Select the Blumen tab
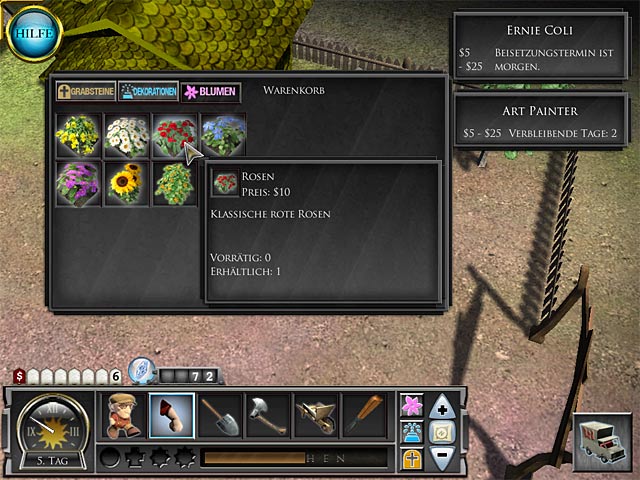The width and height of the screenshot is (640, 480). pos(210,91)
